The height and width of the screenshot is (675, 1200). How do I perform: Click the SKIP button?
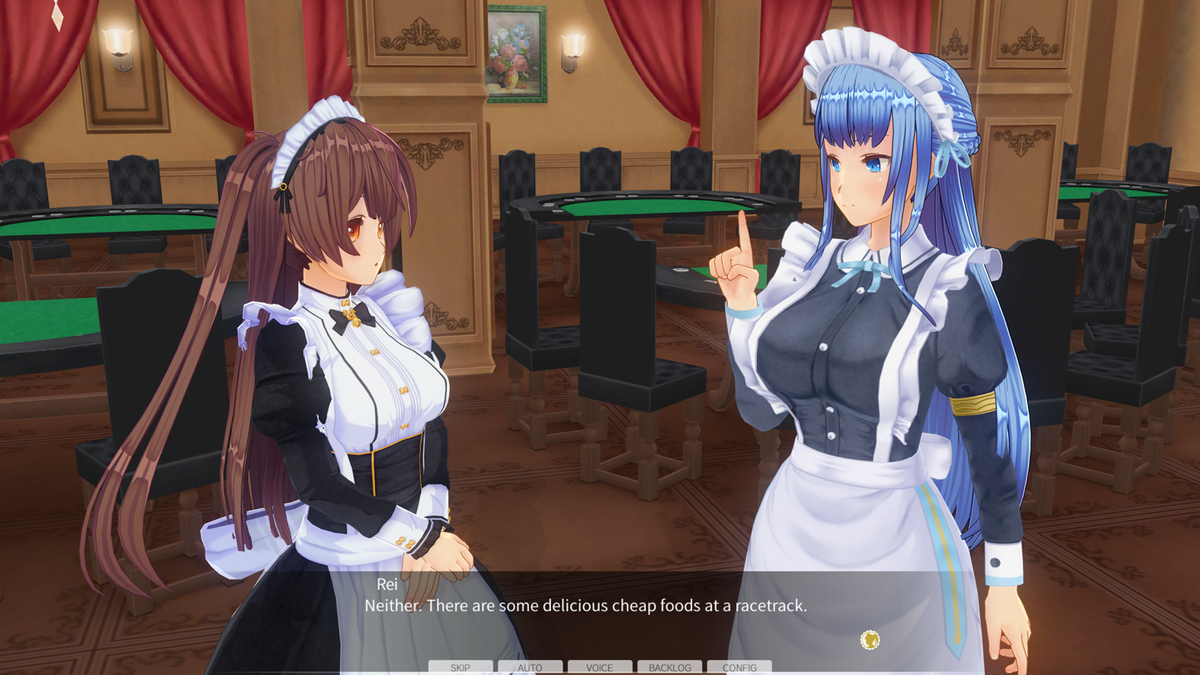460,667
